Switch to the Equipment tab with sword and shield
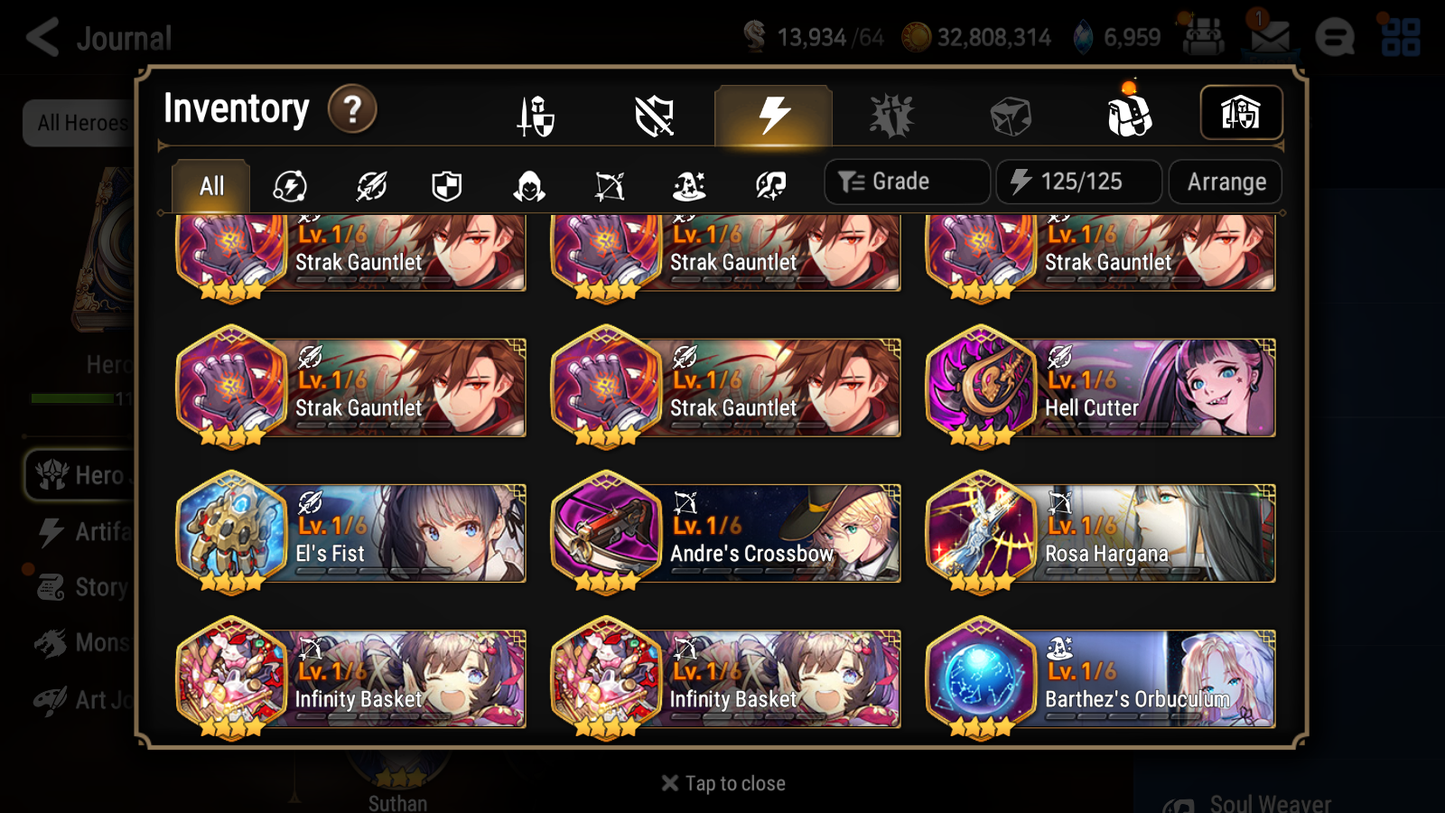Image resolution: width=1445 pixels, height=813 pixels. 535,113
